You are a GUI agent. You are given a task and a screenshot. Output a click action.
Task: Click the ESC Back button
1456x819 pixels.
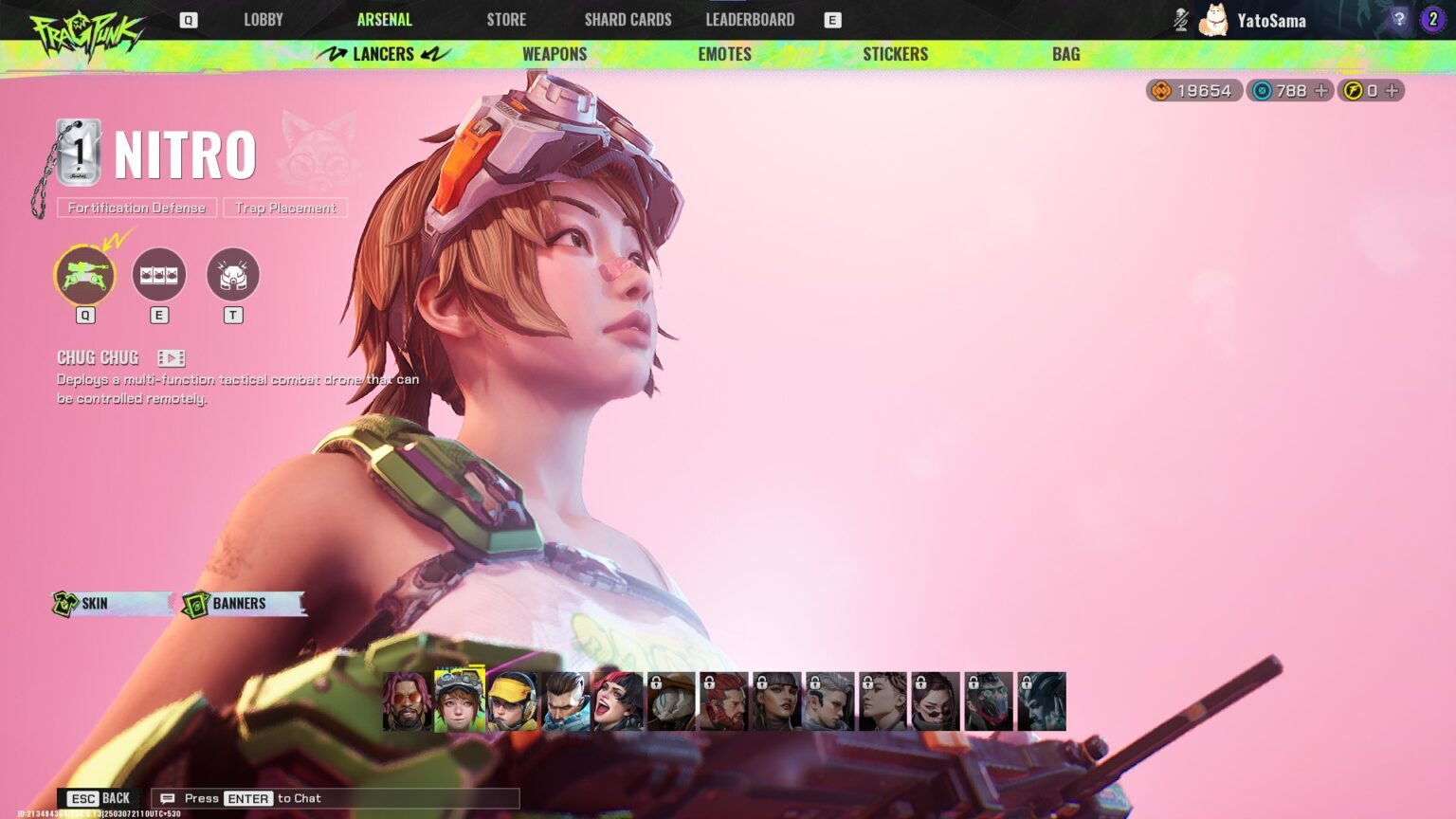click(x=98, y=797)
